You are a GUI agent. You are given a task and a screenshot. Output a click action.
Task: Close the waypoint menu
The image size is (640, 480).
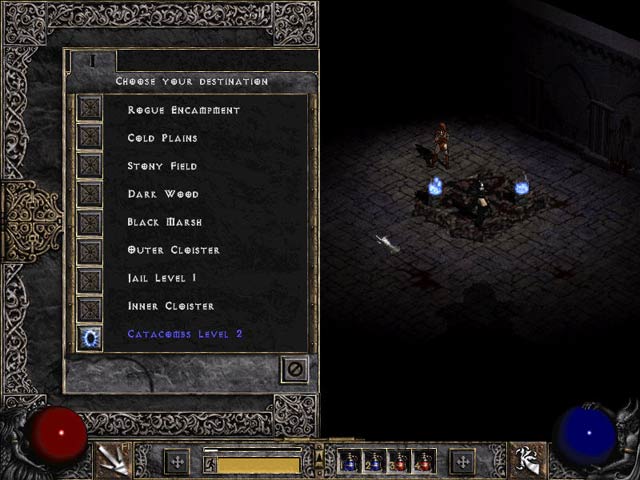294,369
